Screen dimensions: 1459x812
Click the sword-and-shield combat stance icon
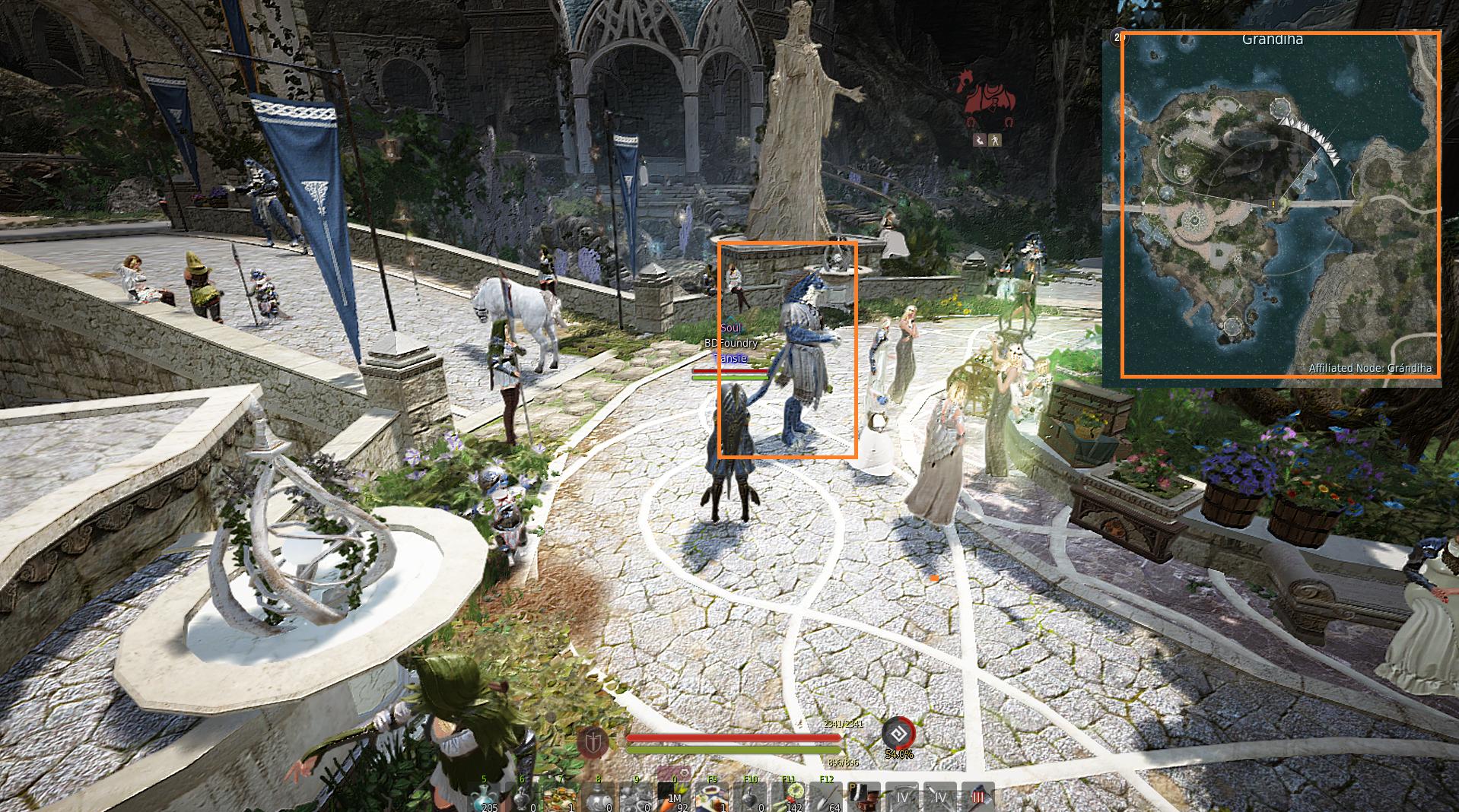pyautogui.click(x=592, y=741)
